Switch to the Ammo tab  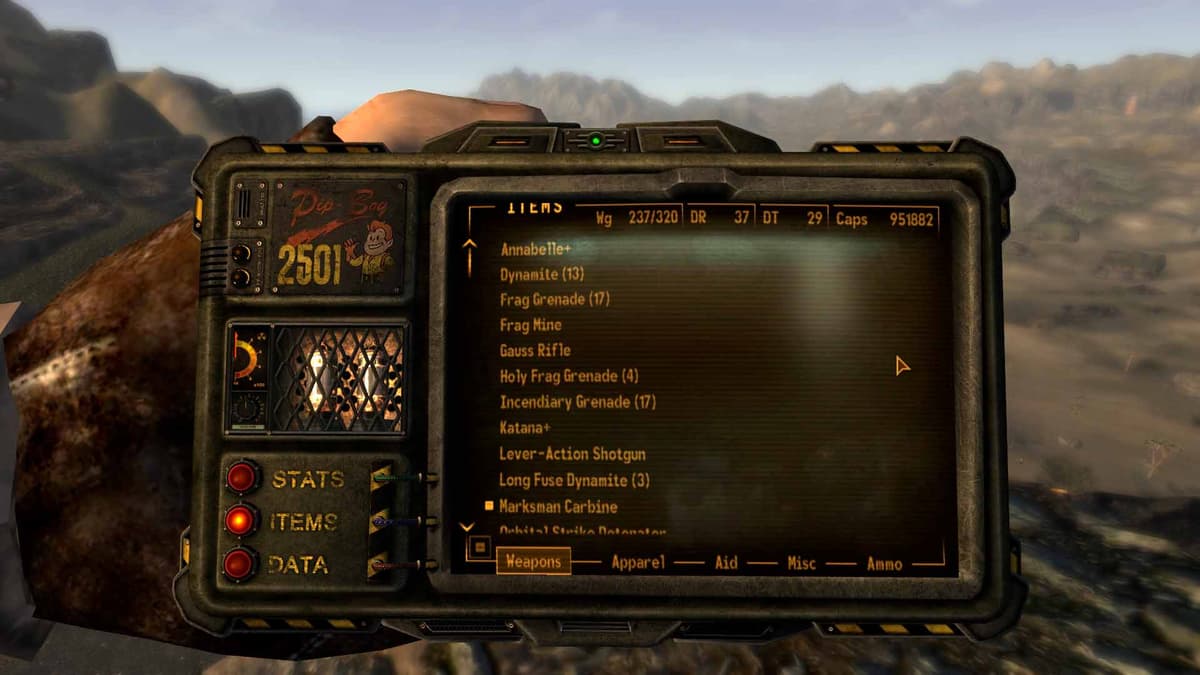point(884,562)
